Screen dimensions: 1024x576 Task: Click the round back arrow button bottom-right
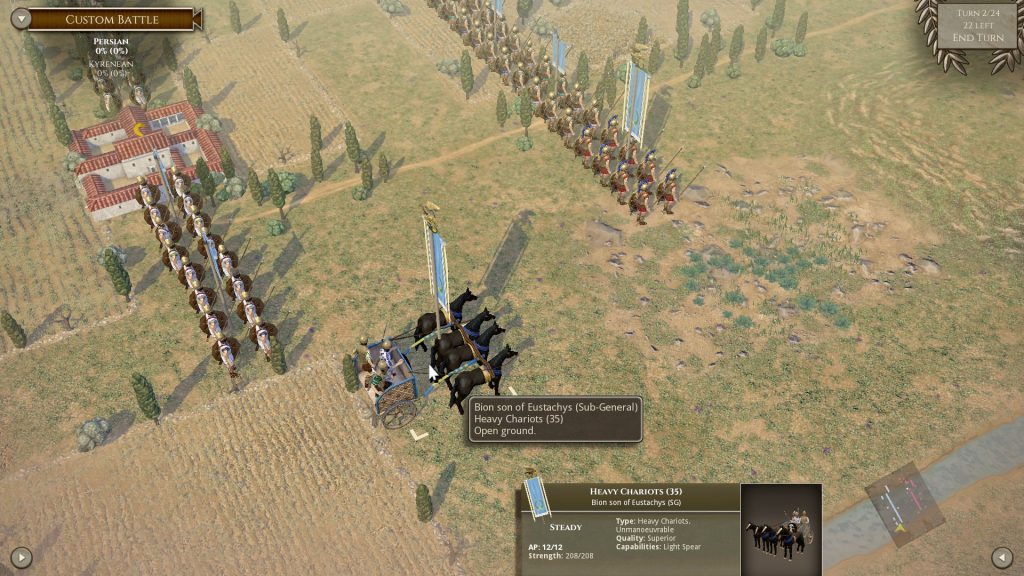point(1002,557)
